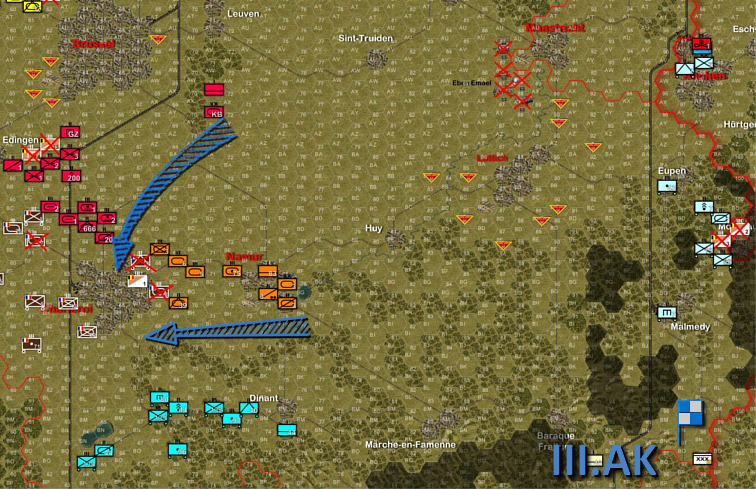
Task: Select the XXX corps headquarters counter
Action: pos(702,458)
